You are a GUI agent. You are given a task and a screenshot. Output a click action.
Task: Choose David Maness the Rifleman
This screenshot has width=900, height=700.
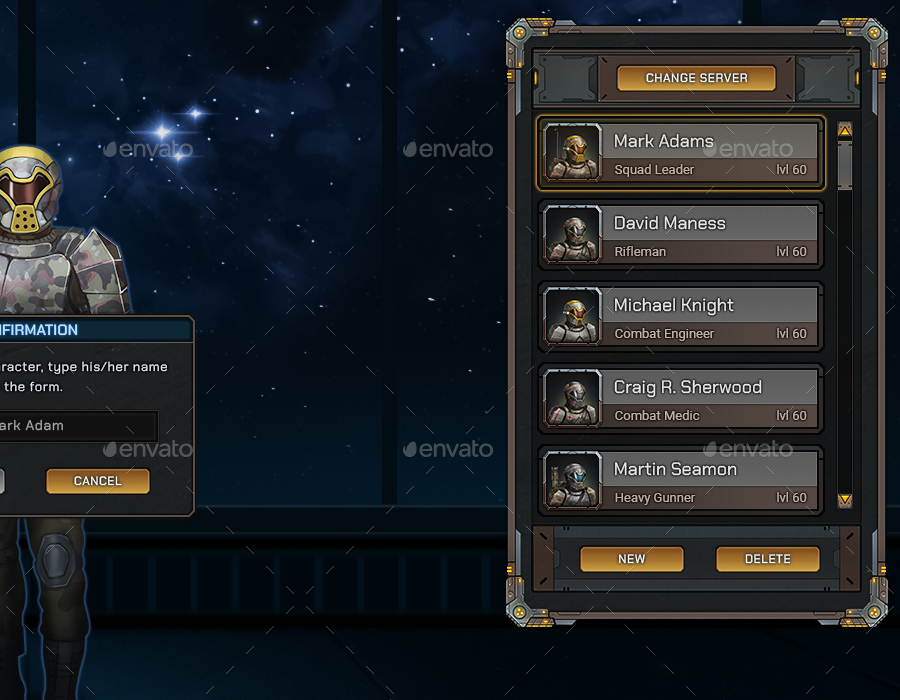[x=681, y=235]
